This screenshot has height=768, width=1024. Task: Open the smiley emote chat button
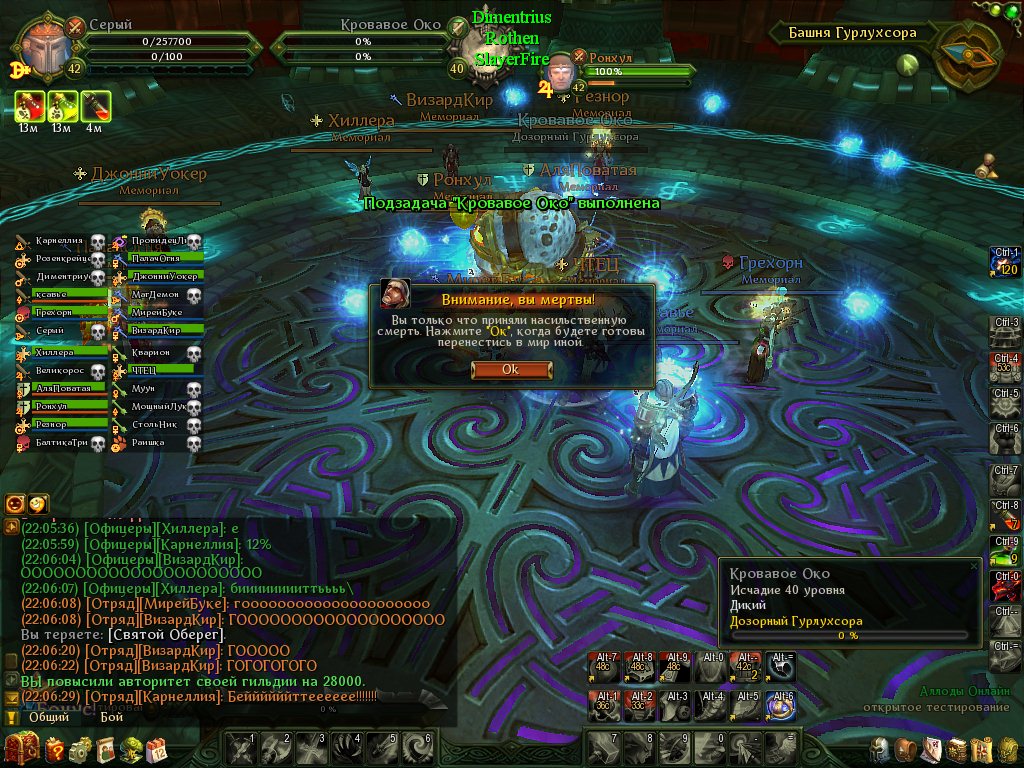[x=38, y=504]
